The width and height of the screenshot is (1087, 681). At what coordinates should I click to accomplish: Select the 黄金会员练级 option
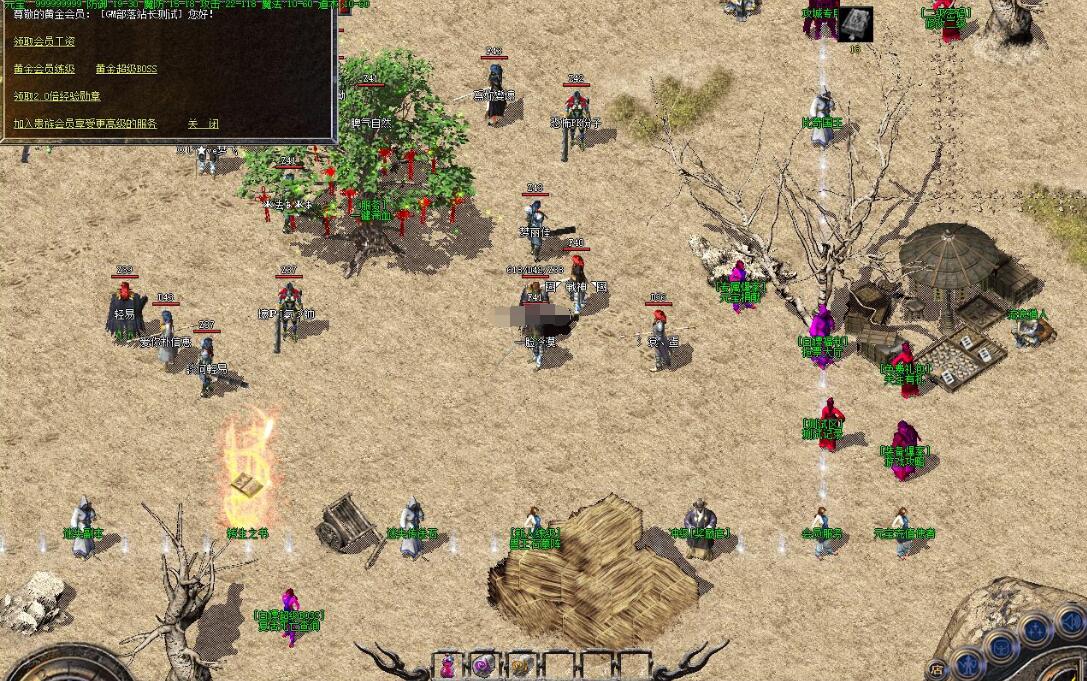click(44, 69)
